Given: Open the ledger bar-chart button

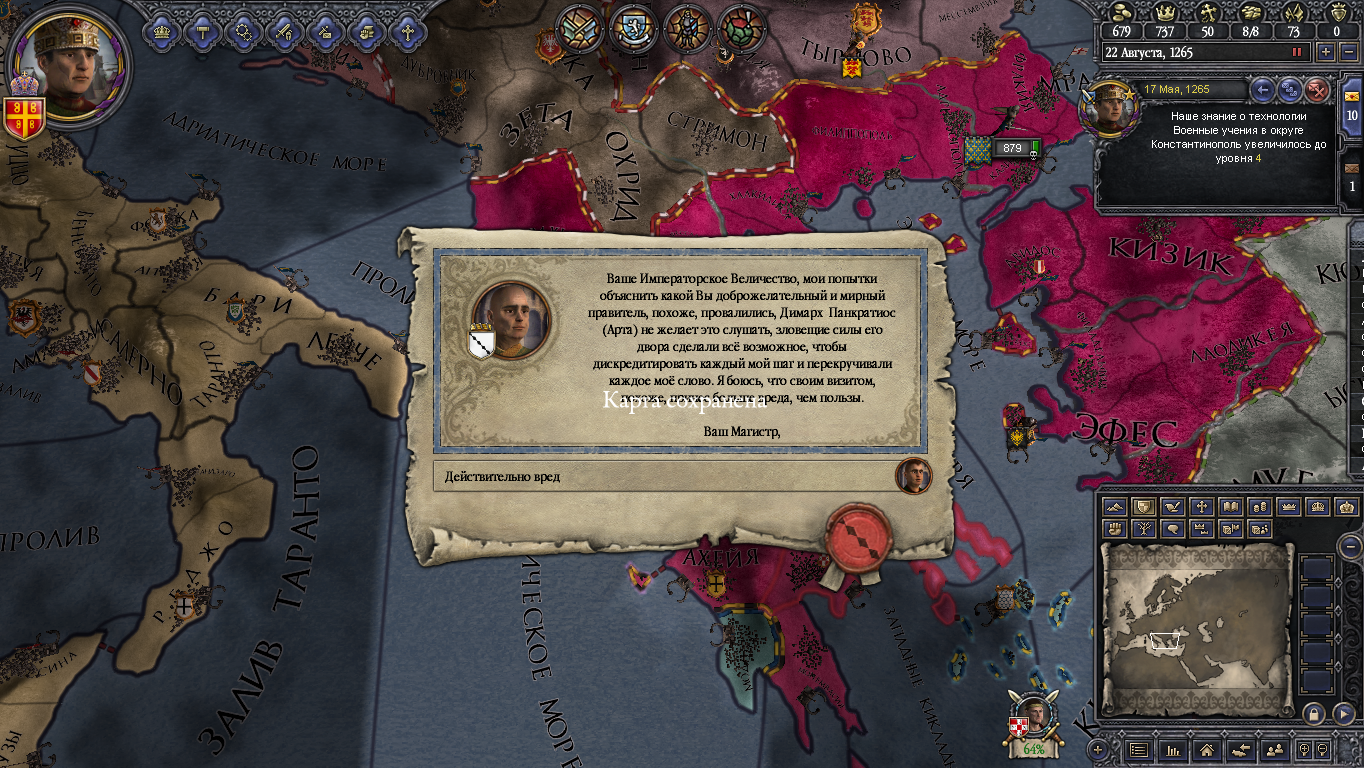Looking at the screenshot, I should click(x=1172, y=749).
